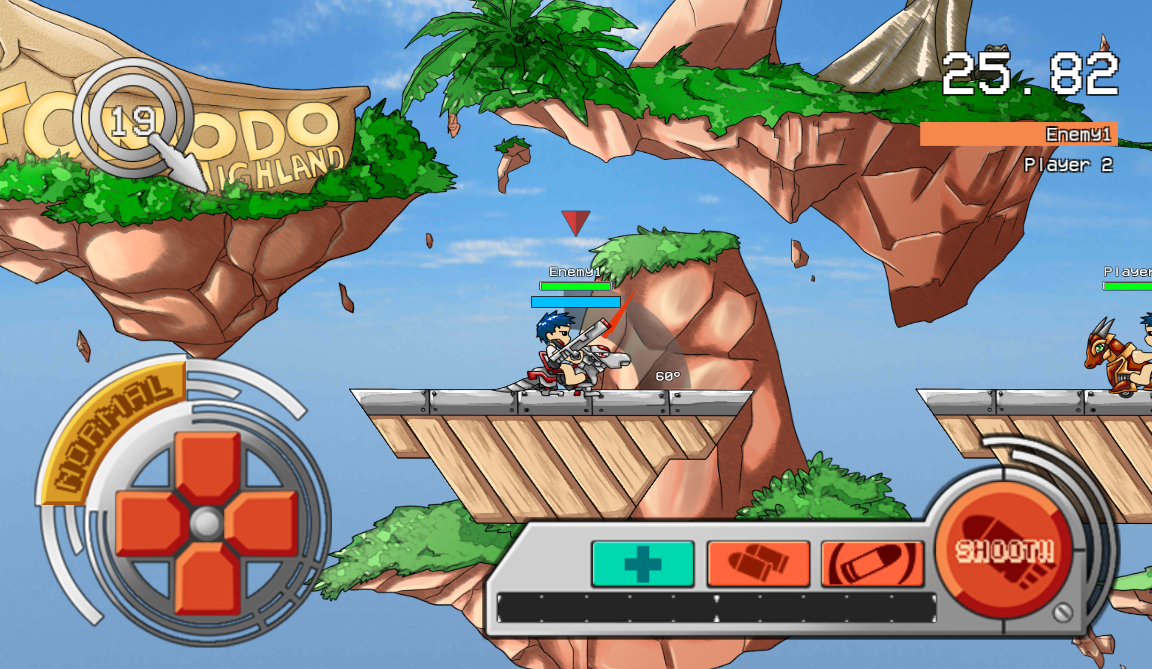Choose the double bullet shot
Image resolution: width=1152 pixels, height=669 pixels.
[x=758, y=564]
